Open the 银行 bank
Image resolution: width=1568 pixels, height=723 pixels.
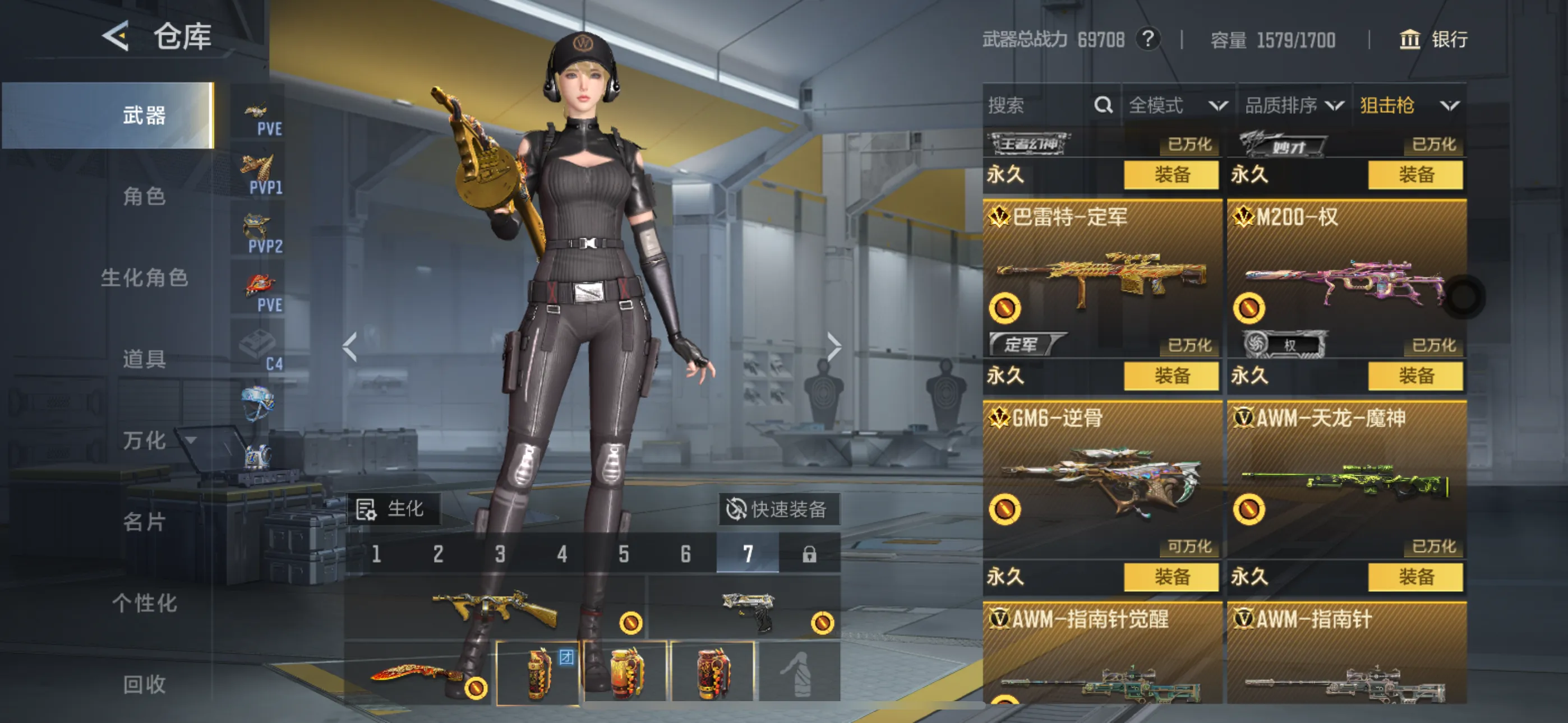1433,40
